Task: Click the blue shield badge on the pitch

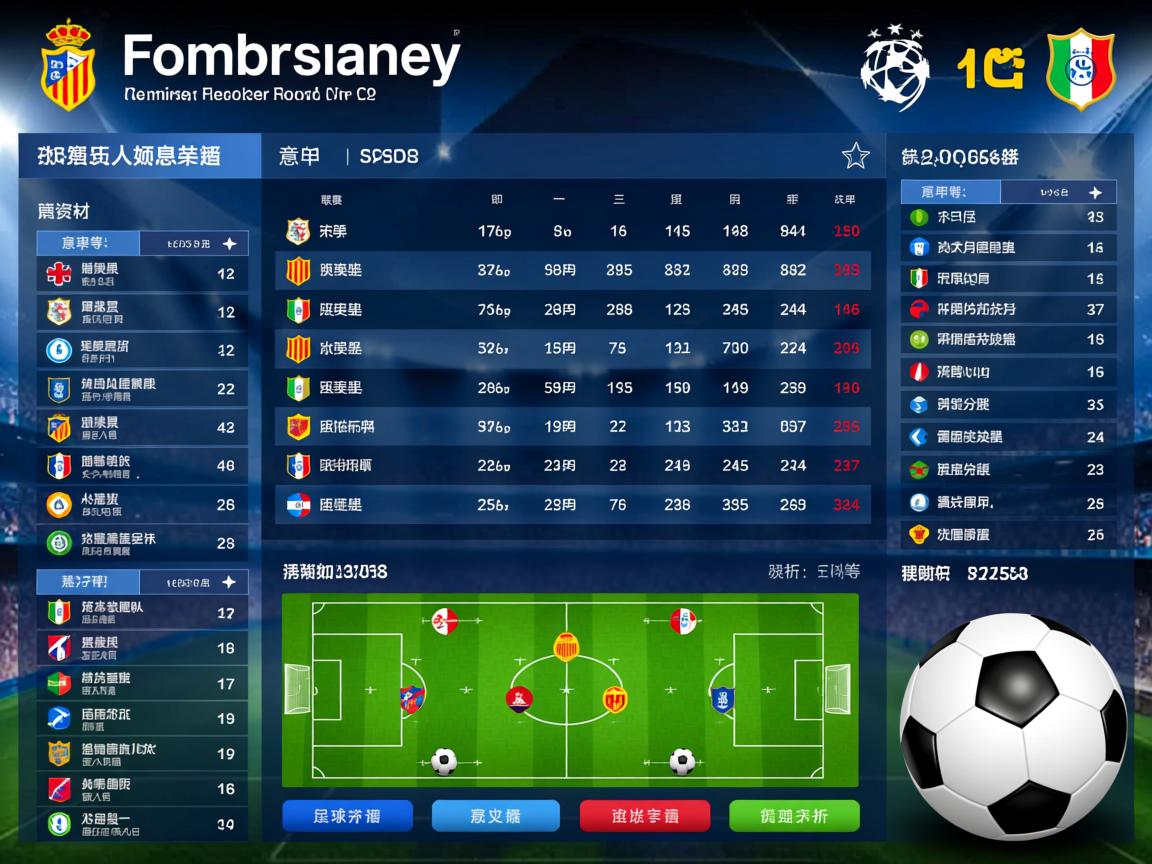Action: tap(722, 700)
